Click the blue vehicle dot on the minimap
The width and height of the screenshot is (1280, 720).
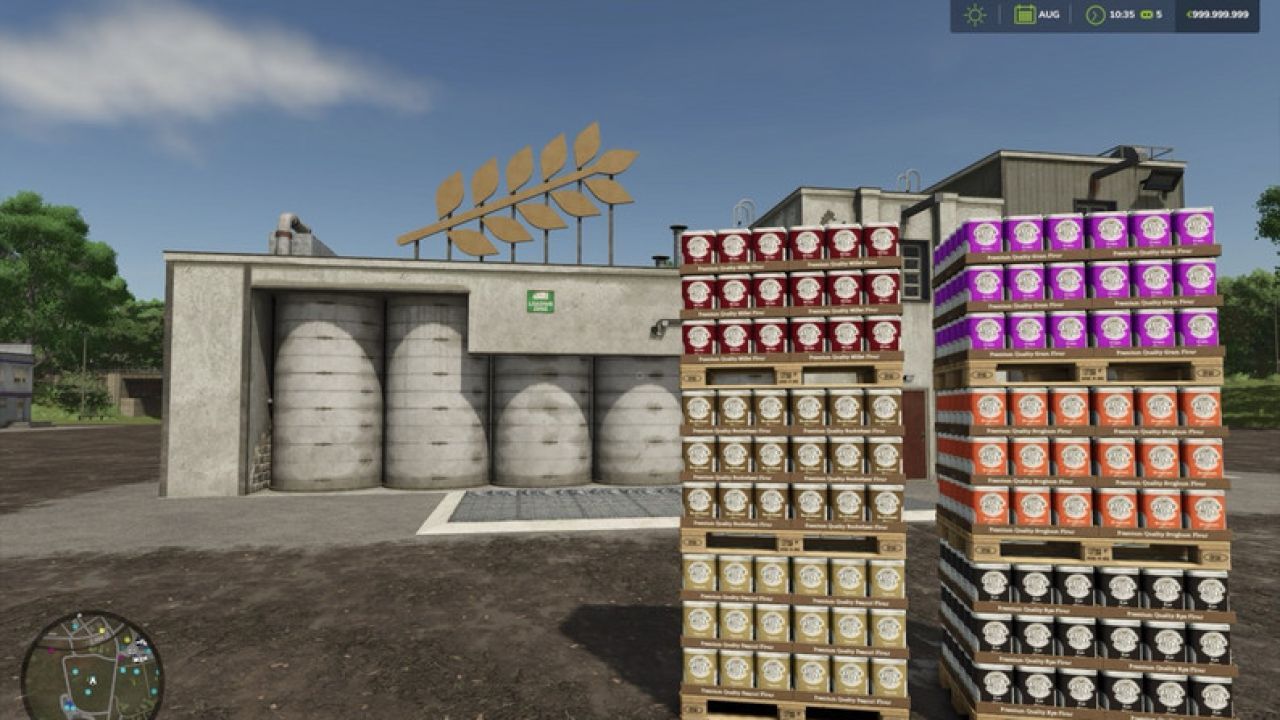[68, 702]
